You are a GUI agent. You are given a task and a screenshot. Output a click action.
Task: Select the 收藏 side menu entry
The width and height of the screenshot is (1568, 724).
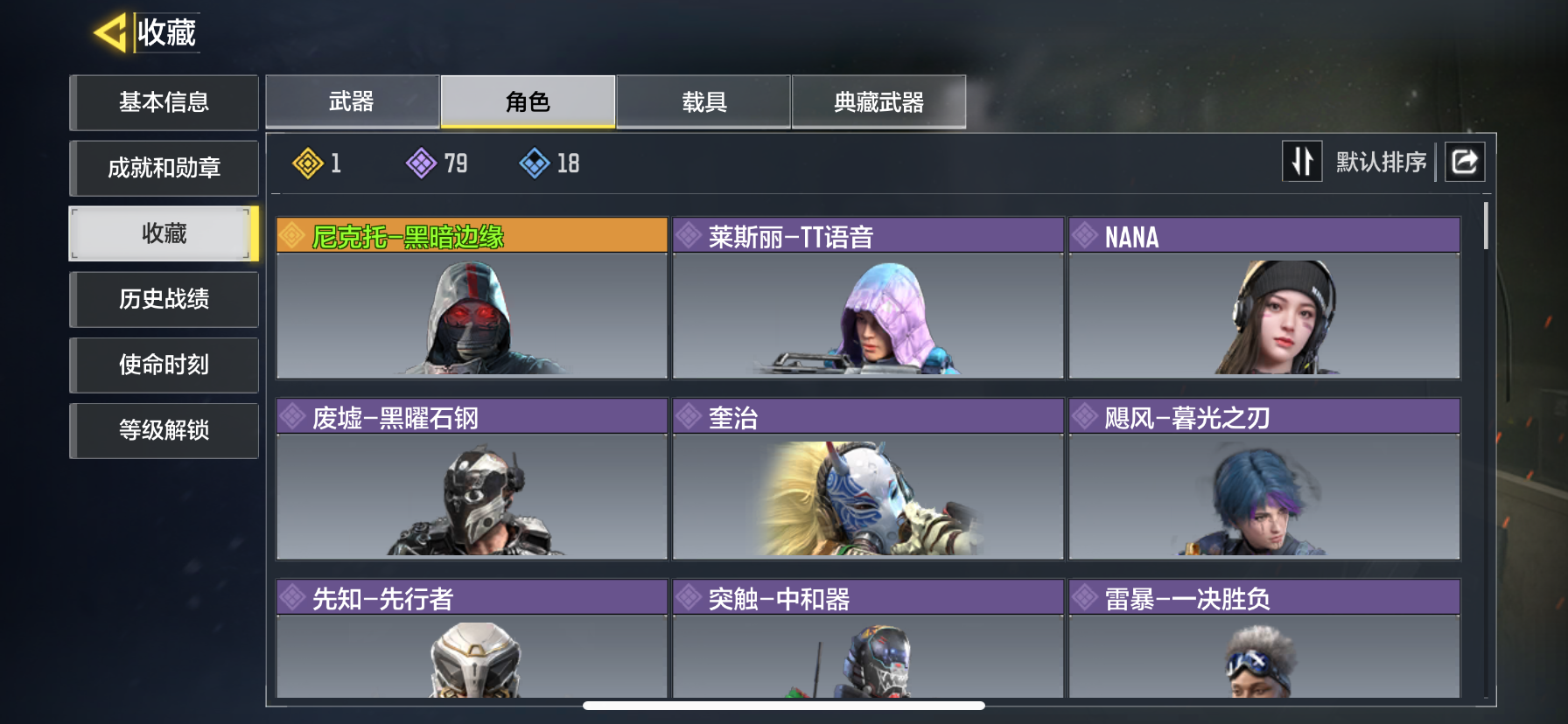coord(164,233)
